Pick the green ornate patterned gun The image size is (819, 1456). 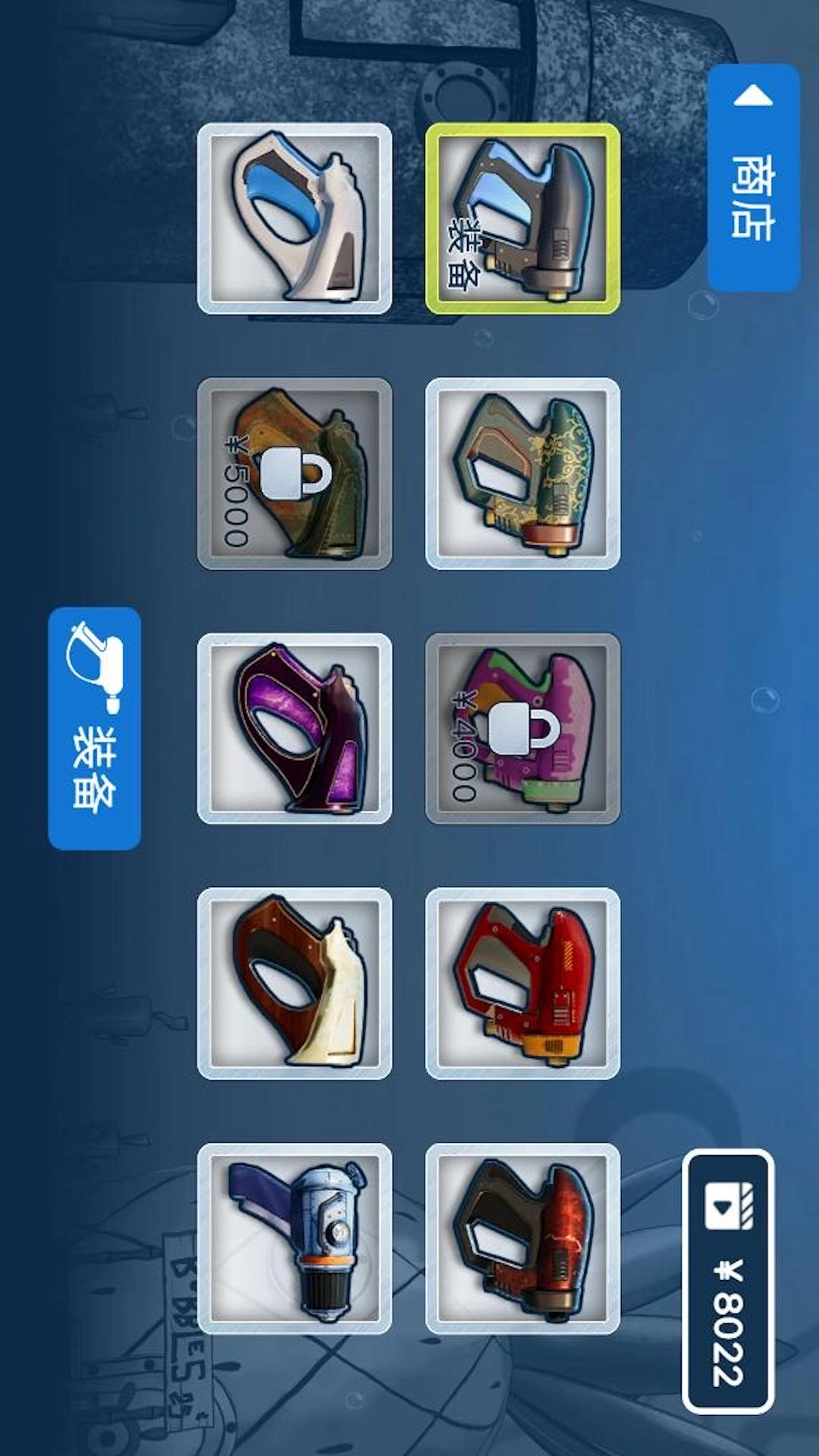522,474
